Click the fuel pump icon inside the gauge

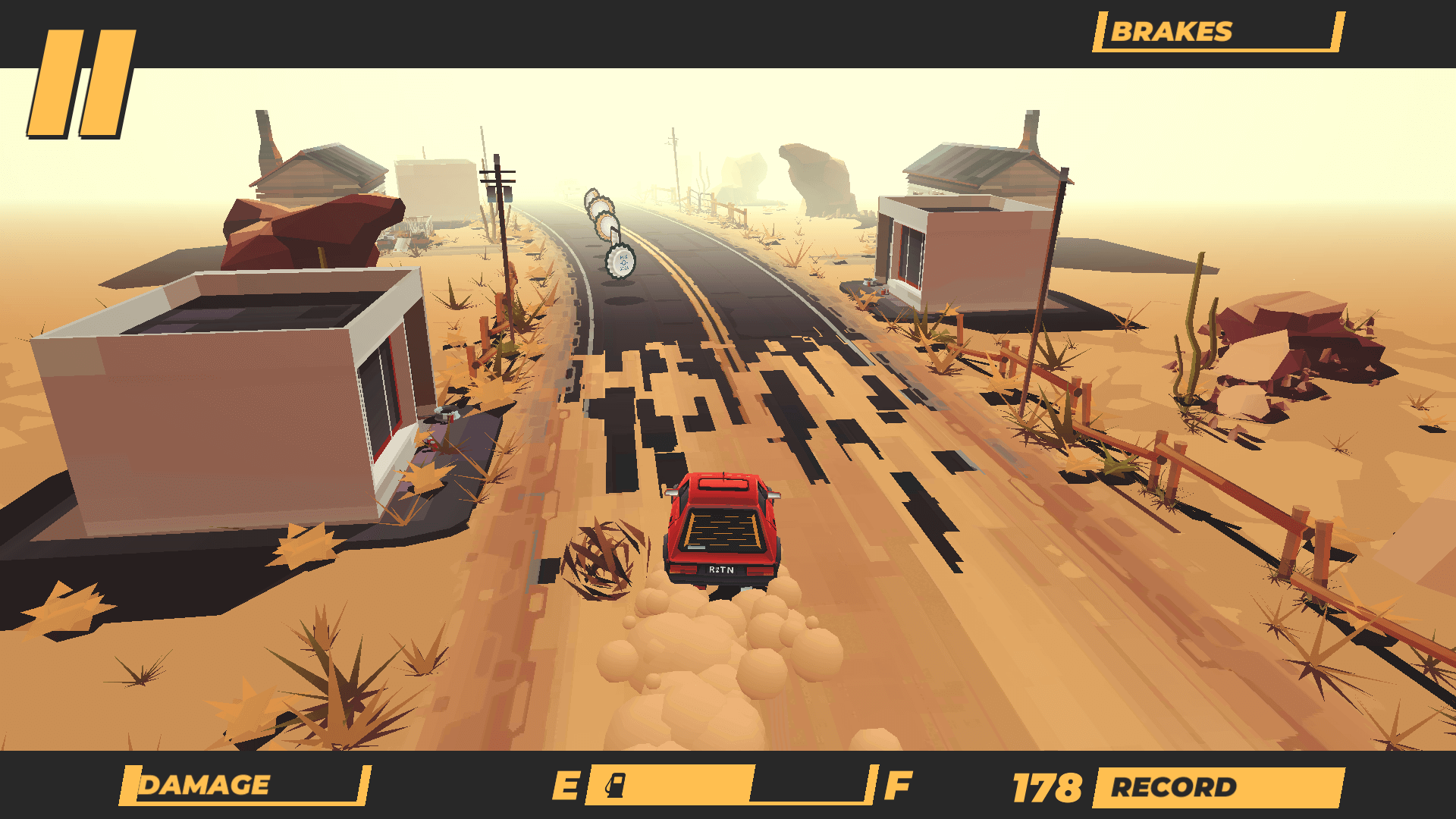coord(616,786)
